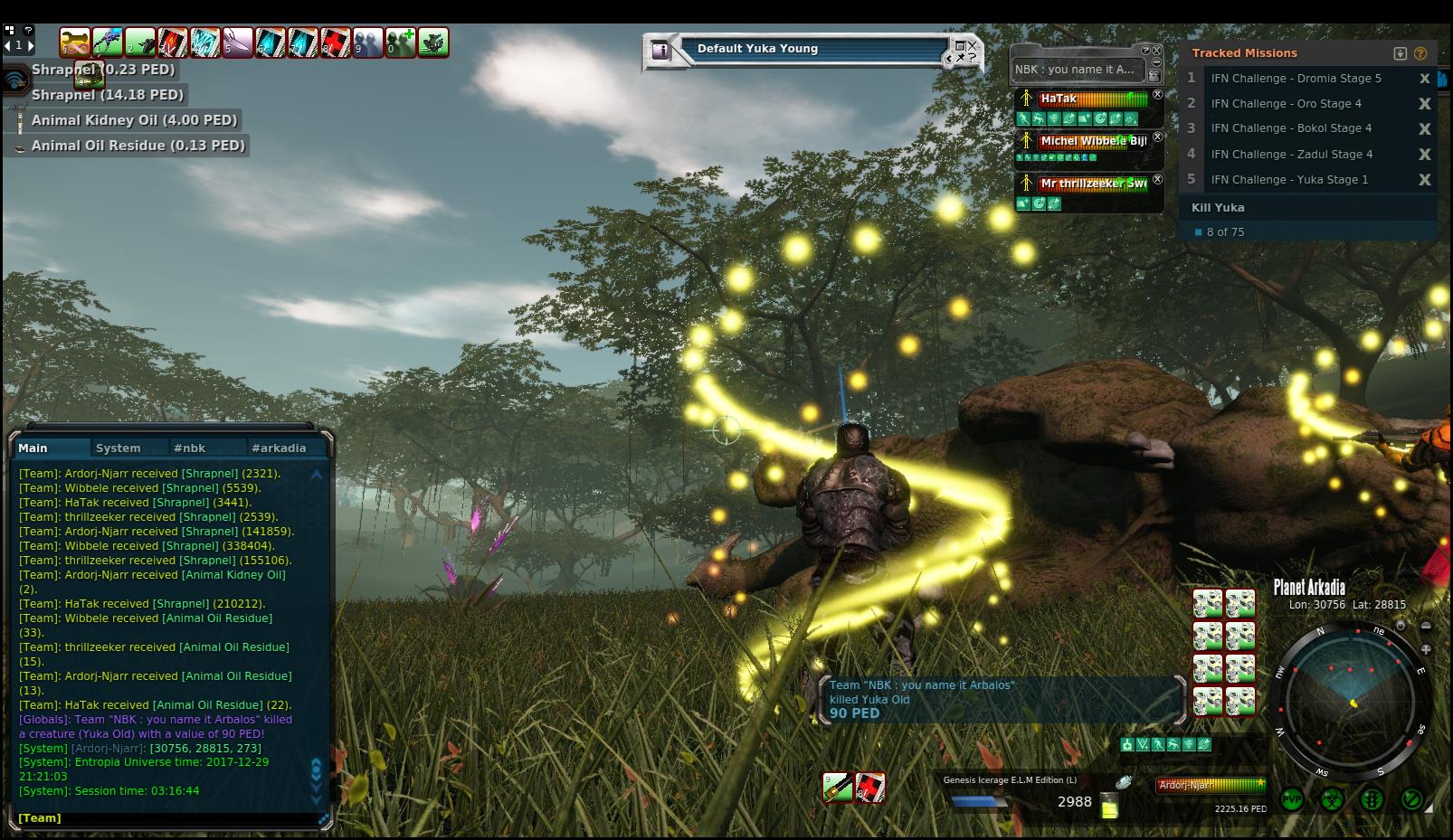The height and width of the screenshot is (840, 1453).
Task: Switch to the System chat tab
Action: [x=119, y=448]
